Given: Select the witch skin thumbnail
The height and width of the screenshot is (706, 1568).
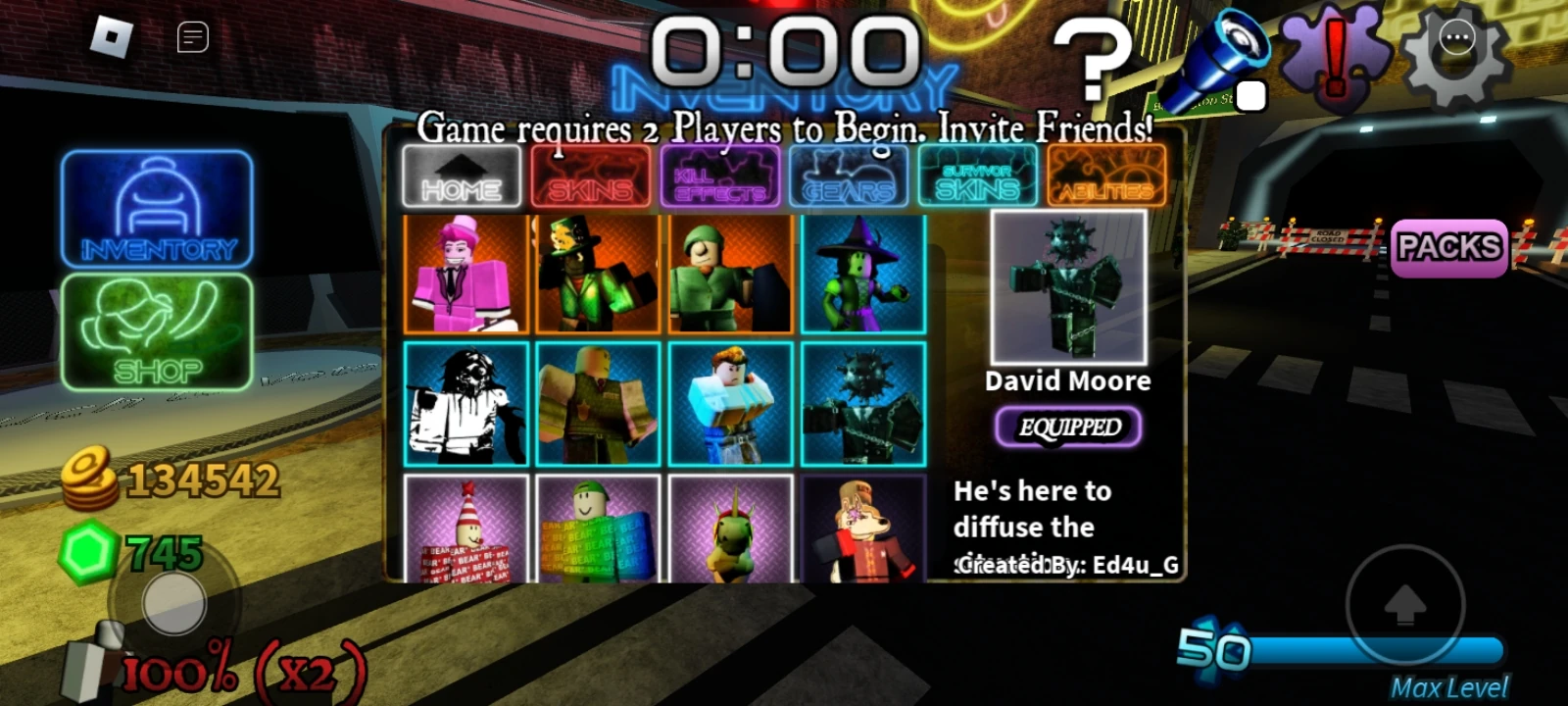Looking at the screenshot, I should point(864,275).
